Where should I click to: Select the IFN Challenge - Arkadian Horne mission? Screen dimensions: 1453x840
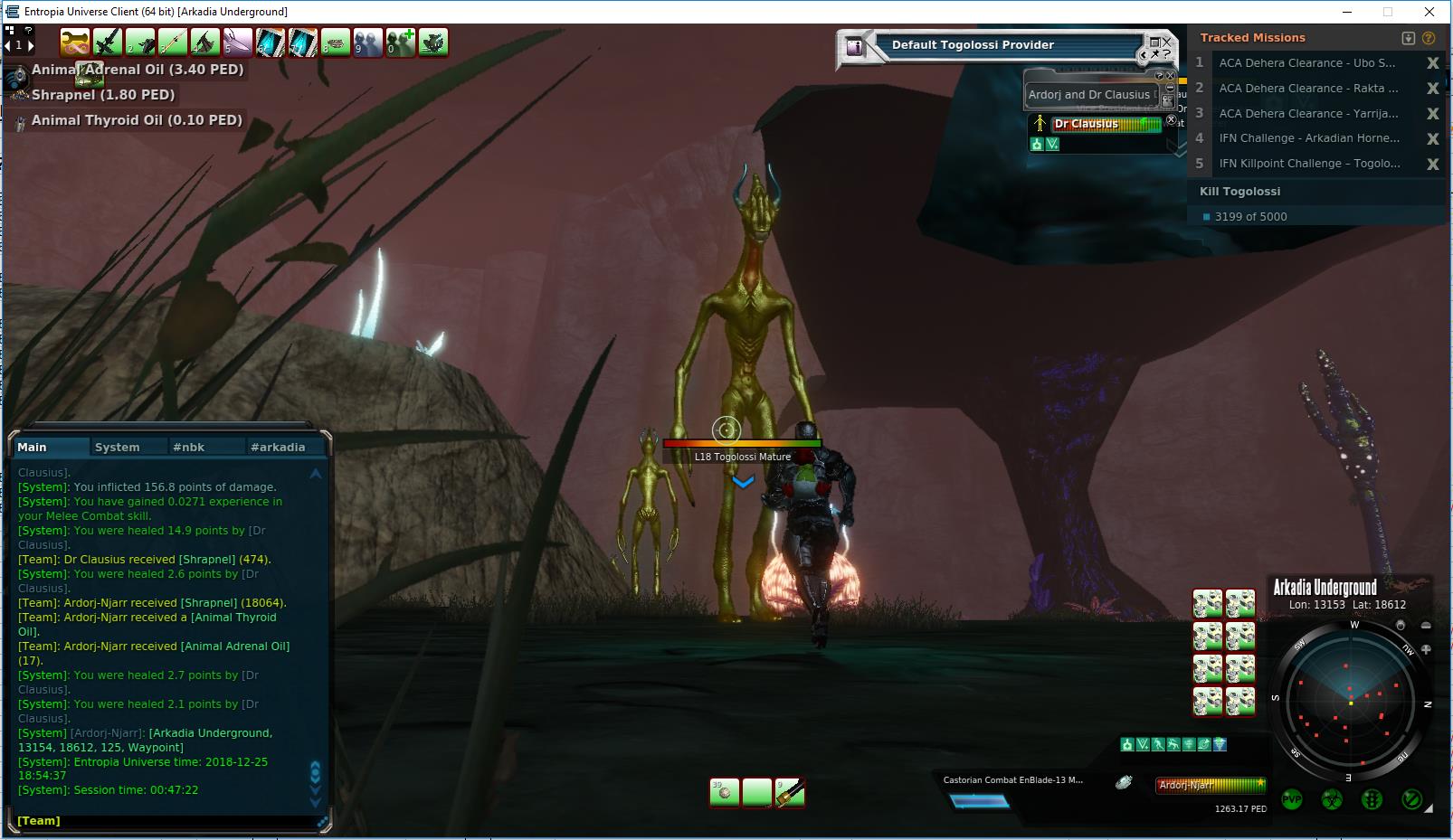pyautogui.click(x=1308, y=138)
